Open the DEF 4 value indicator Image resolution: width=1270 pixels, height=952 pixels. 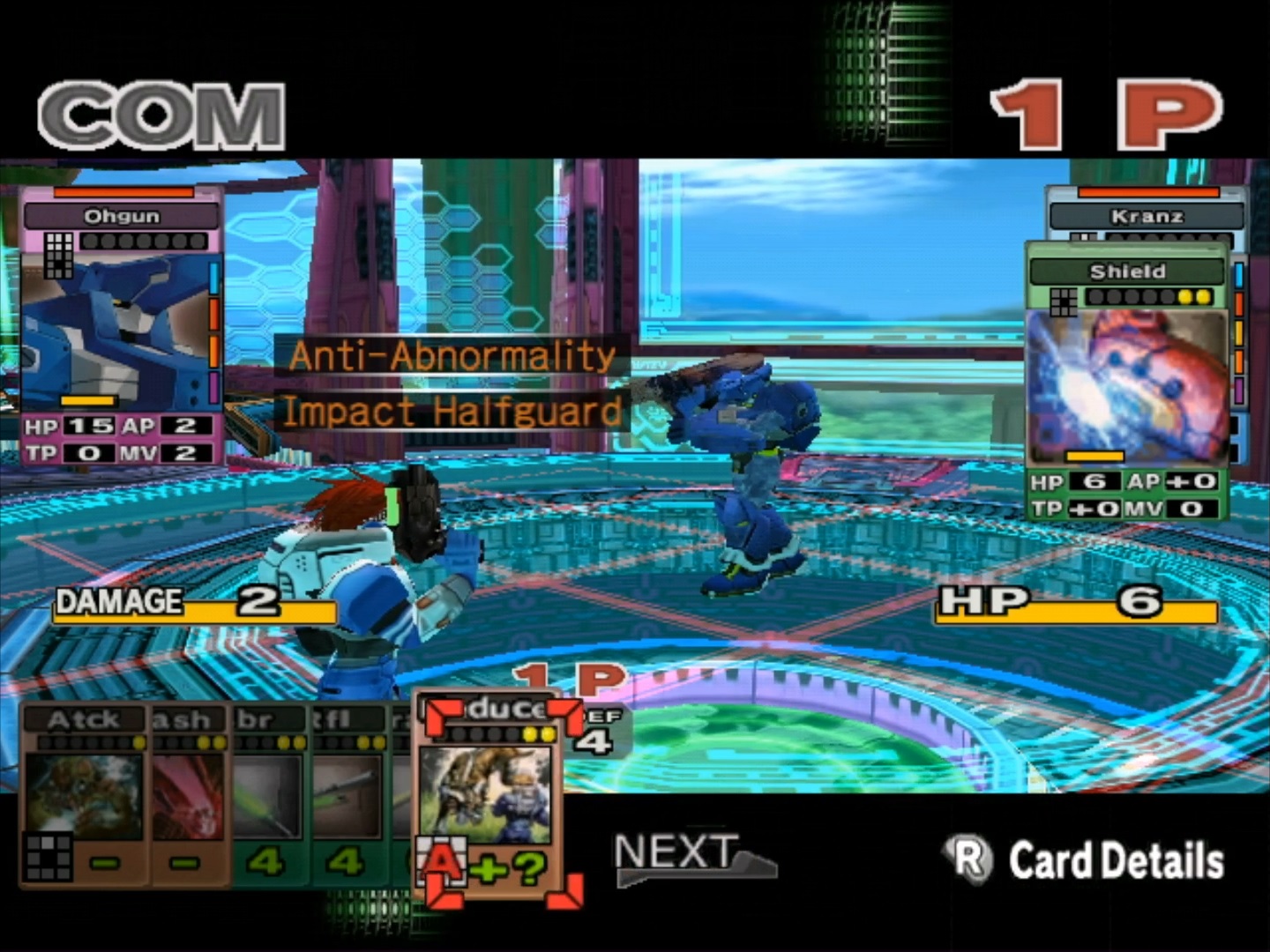click(x=602, y=732)
